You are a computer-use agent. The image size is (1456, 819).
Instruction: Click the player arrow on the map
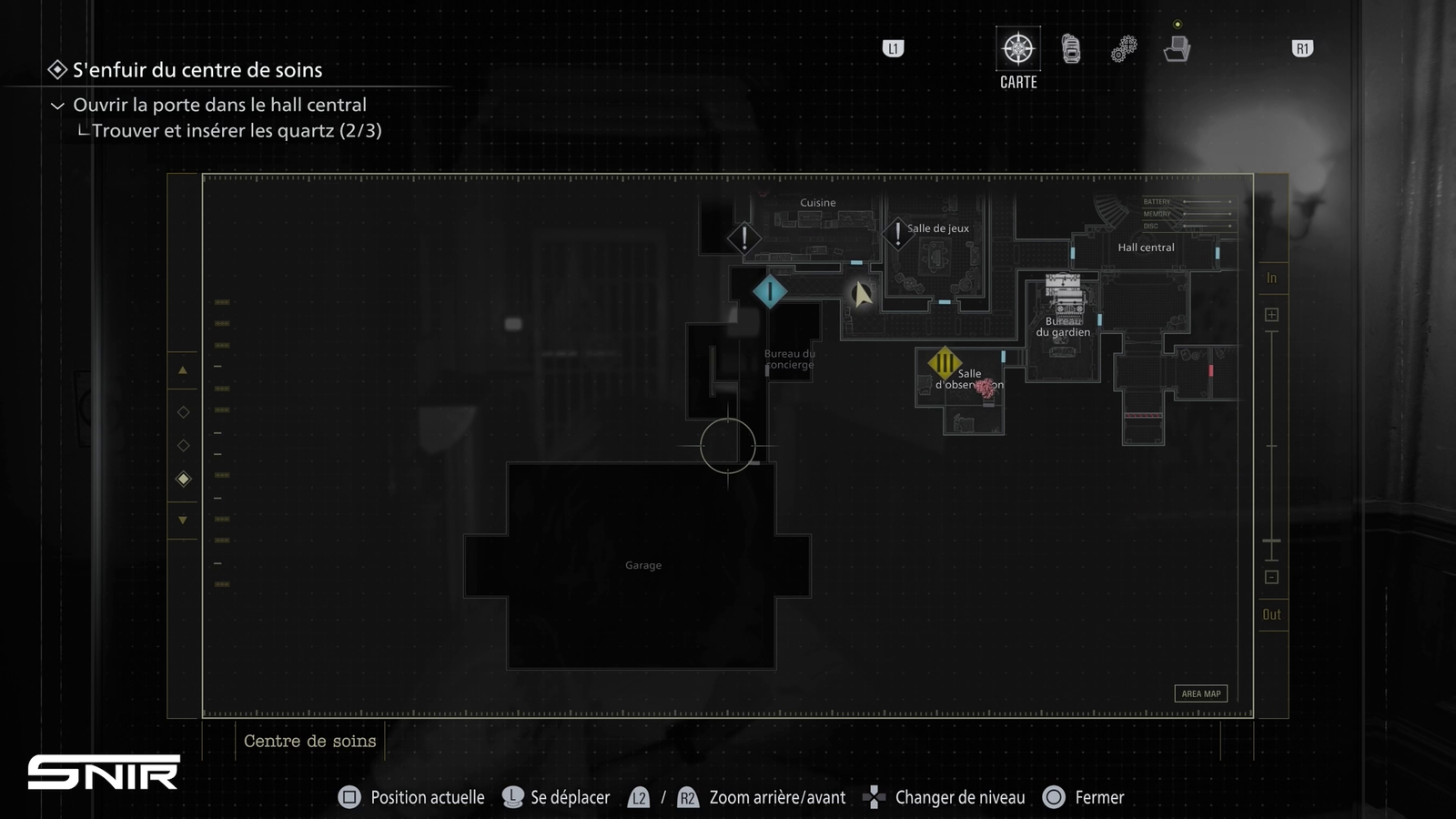tap(861, 294)
